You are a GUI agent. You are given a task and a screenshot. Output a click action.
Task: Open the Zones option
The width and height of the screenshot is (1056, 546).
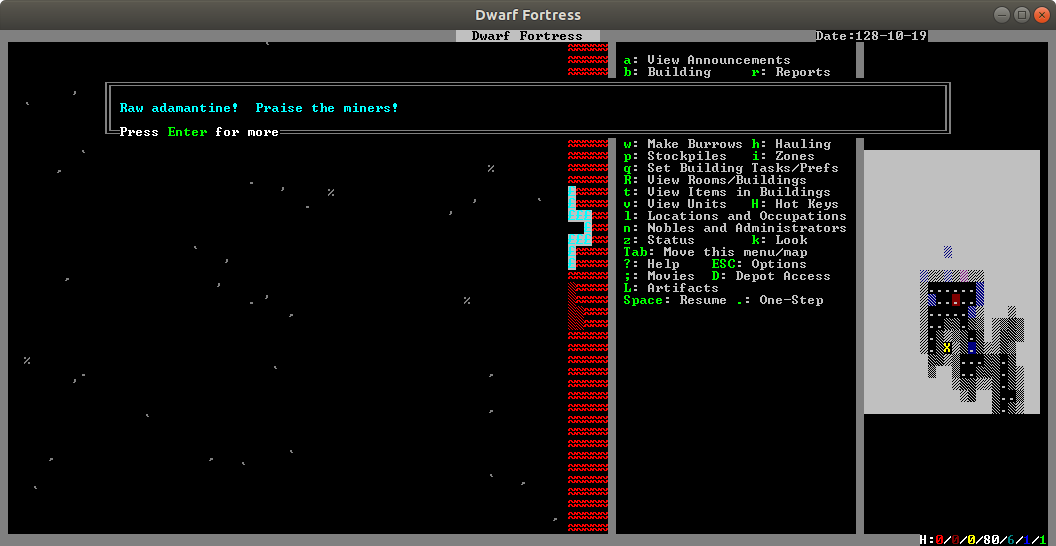[x=794, y=156]
